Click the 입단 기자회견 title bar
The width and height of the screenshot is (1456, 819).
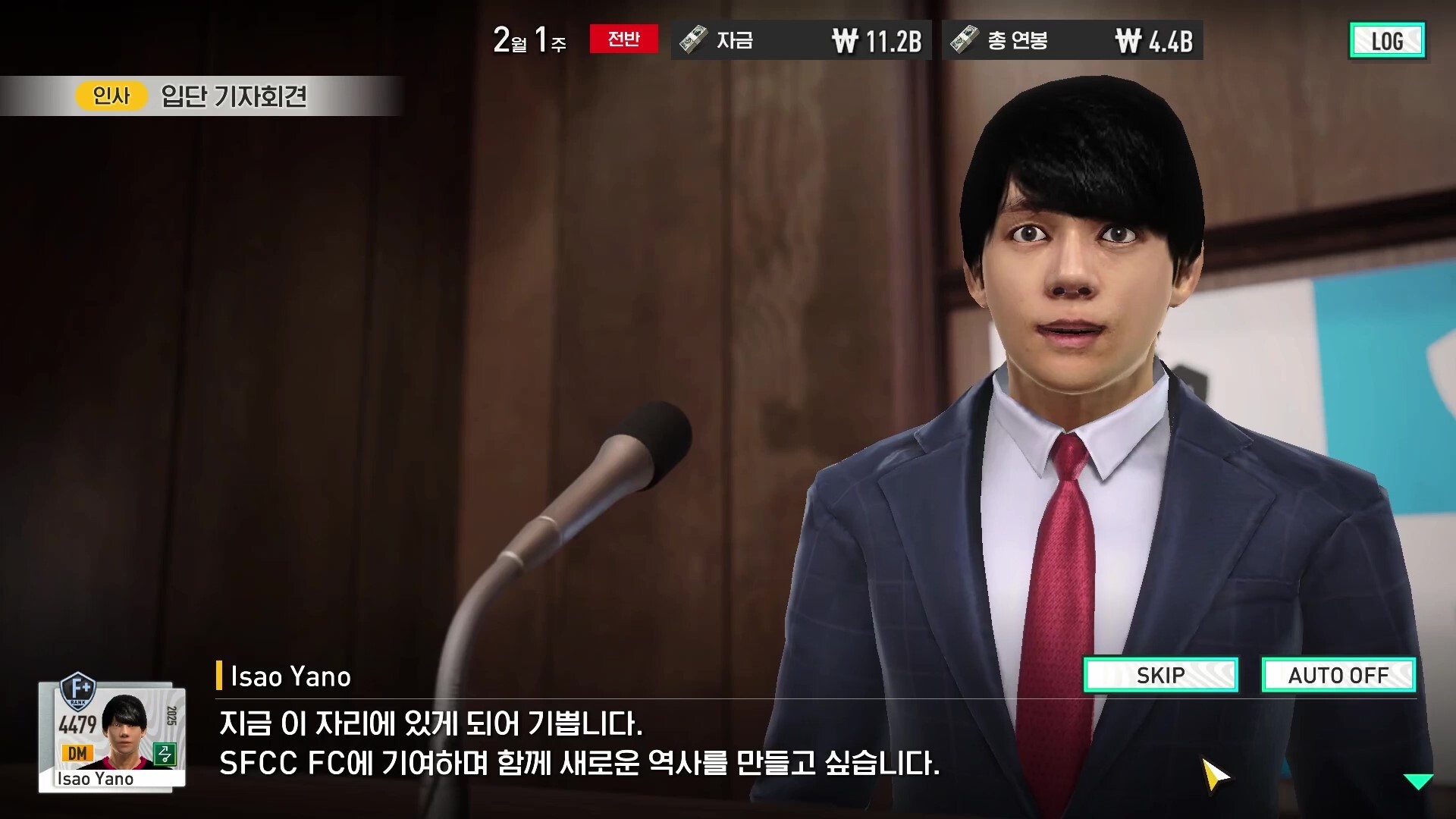click(x=235, y=96)
